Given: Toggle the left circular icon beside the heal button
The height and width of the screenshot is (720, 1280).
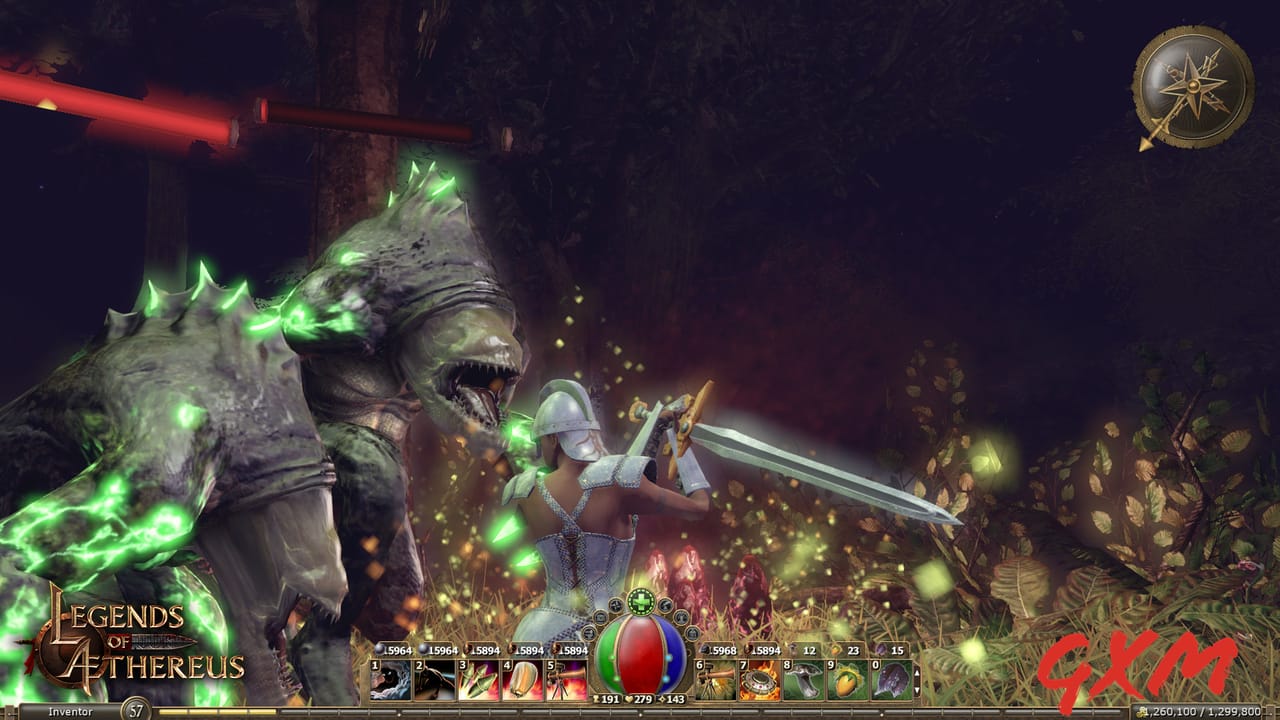Looking at the screenshot, I should pyautogui.click(x=614, y=606).
